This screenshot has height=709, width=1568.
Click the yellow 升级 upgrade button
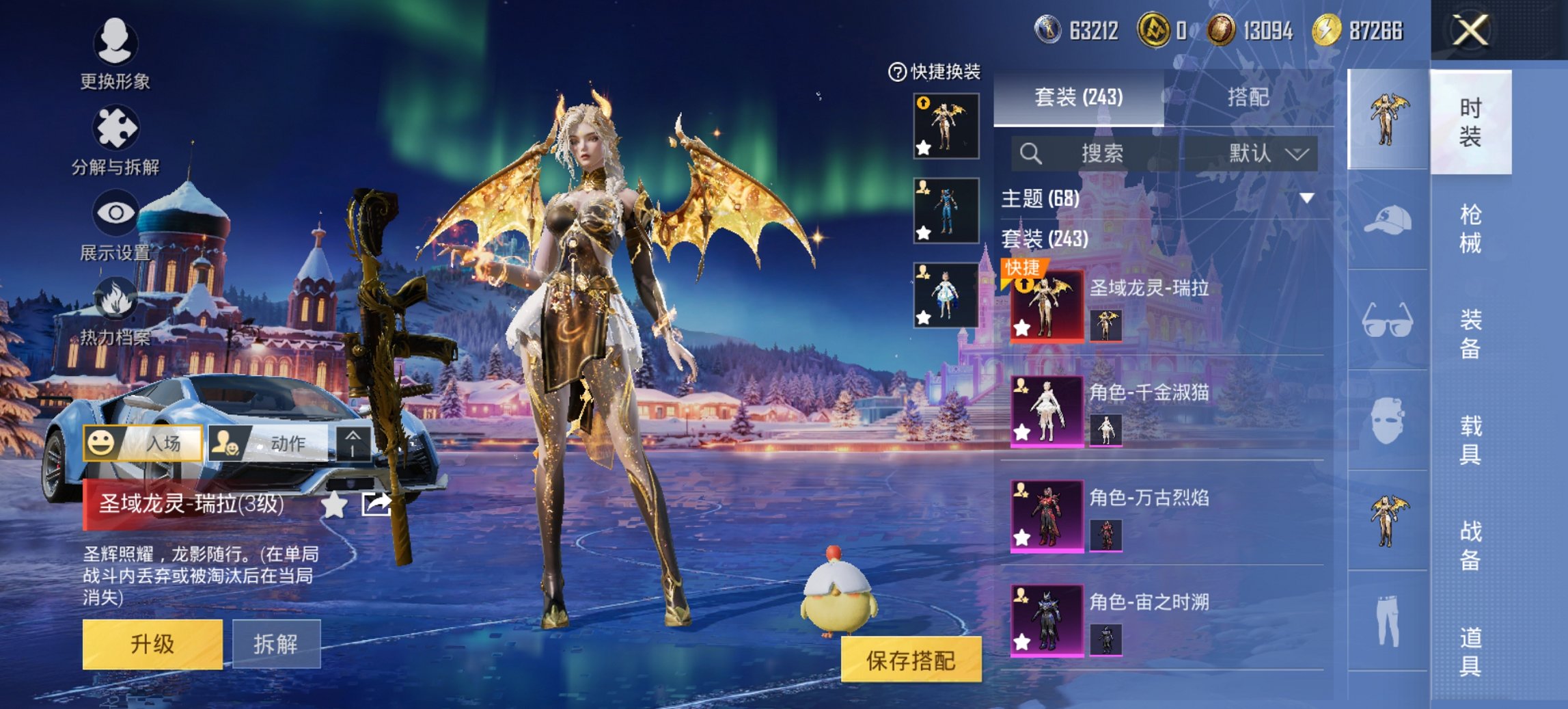click(x=152, y=644)
